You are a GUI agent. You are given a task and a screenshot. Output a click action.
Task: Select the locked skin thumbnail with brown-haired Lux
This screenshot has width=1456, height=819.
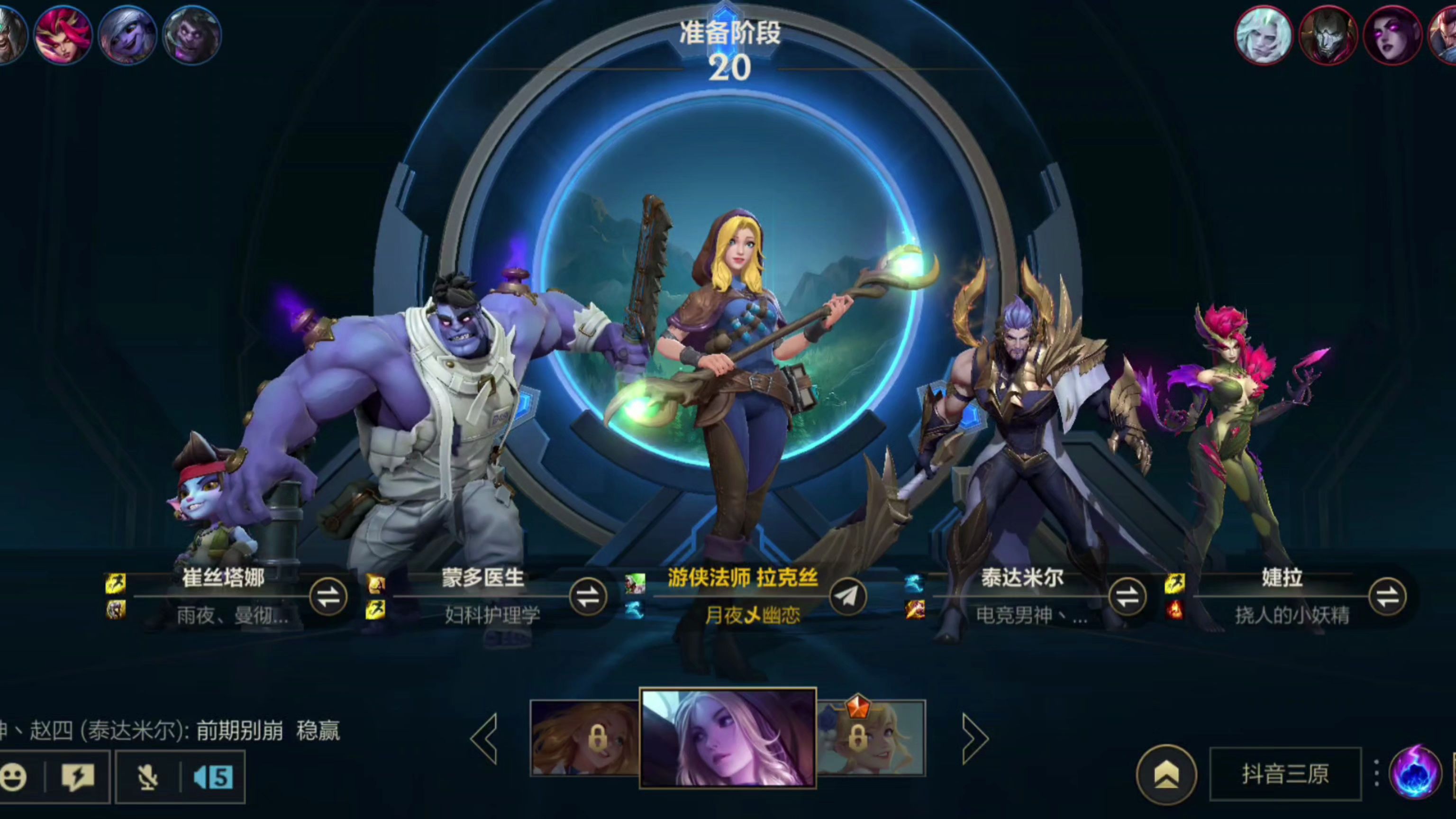coord(584,738)
